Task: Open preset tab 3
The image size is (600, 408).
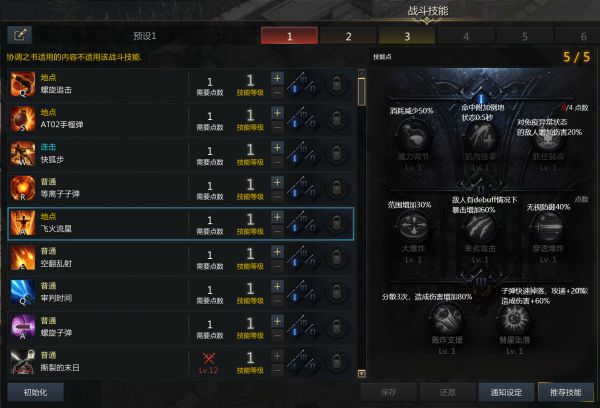Action: click(x=407, y=36)
